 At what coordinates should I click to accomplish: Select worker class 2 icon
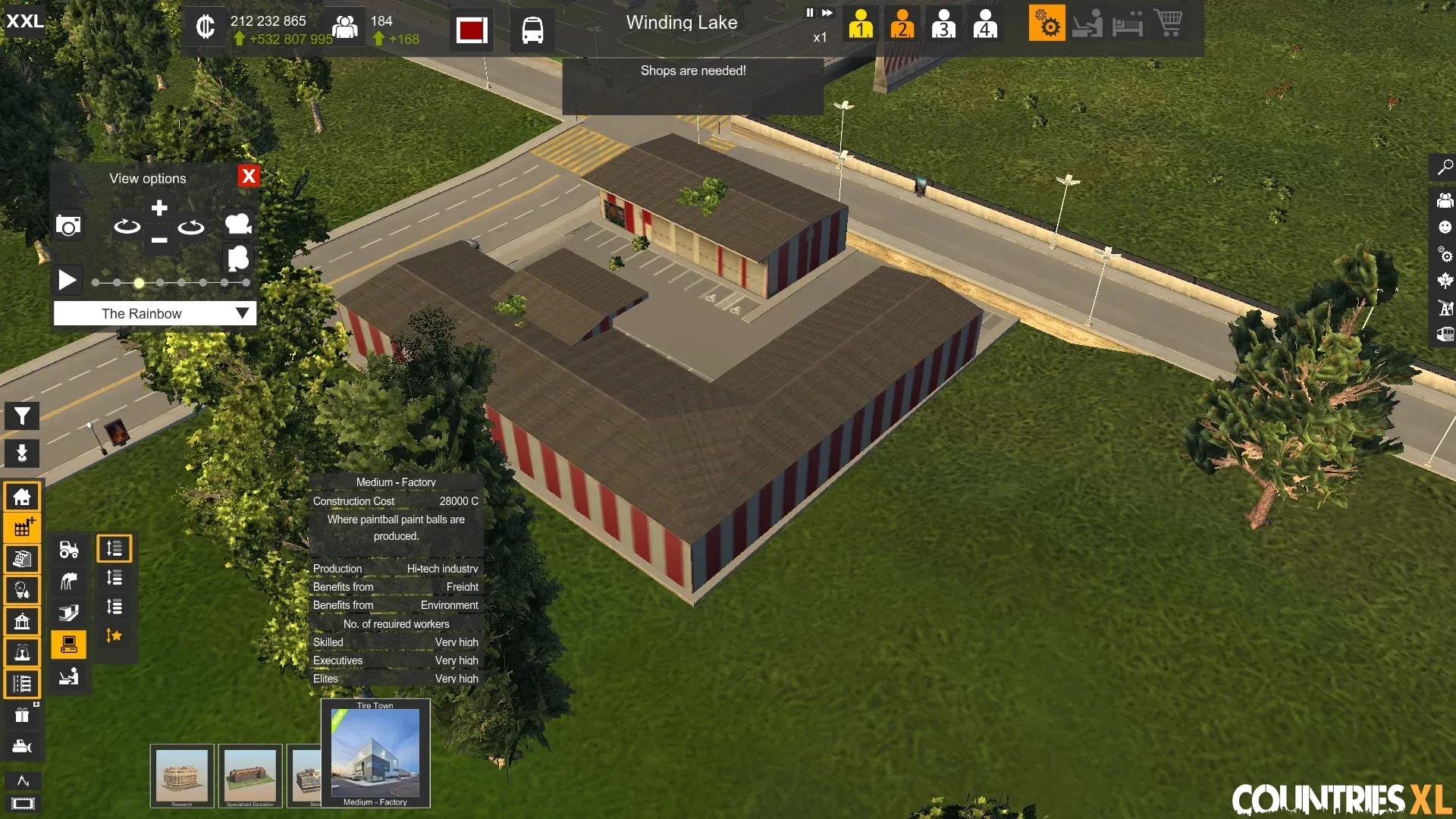(x=902, y=24)
